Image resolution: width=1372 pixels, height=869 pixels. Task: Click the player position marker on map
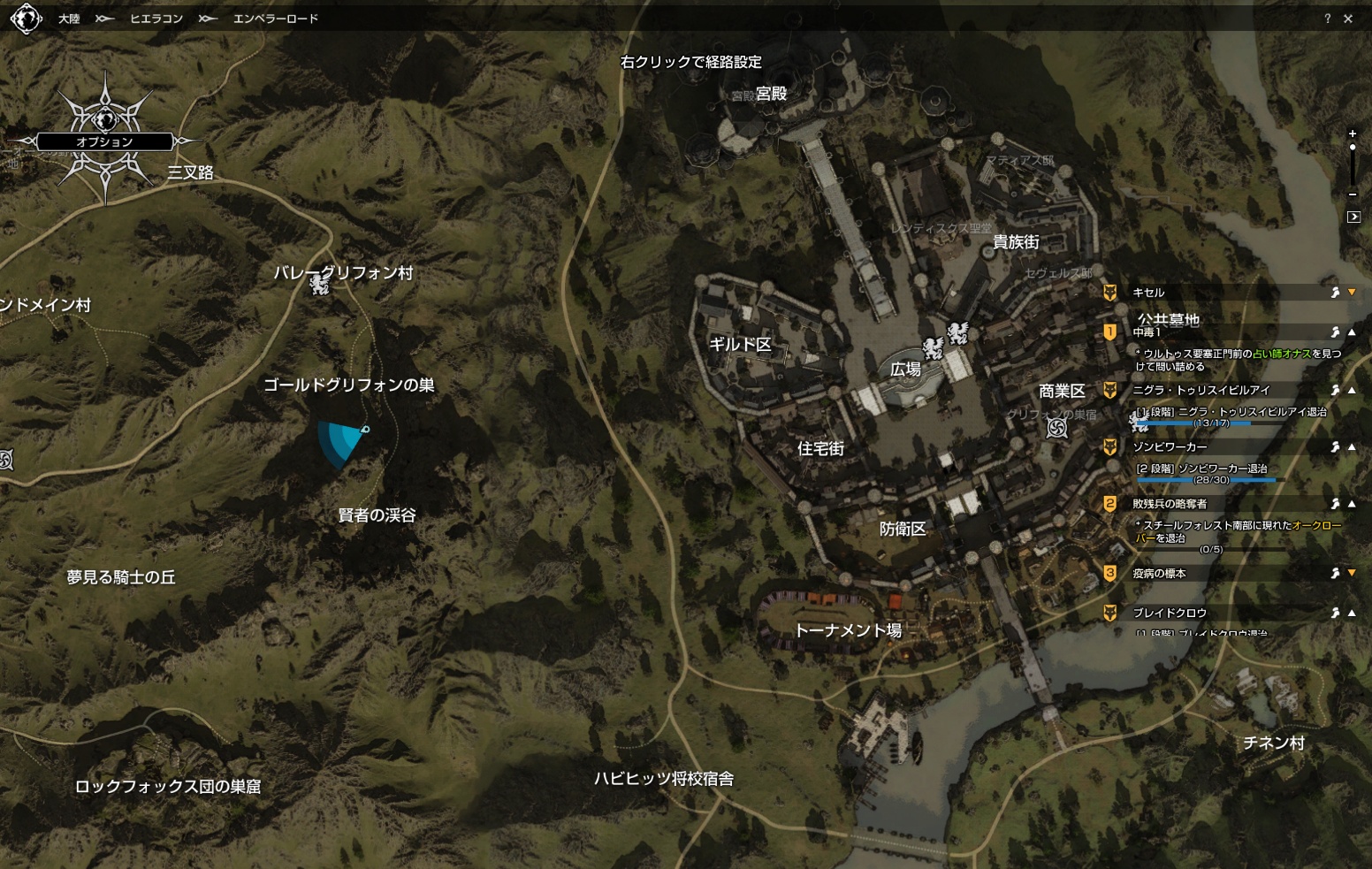pyautogui.click(x=364, y=431)
